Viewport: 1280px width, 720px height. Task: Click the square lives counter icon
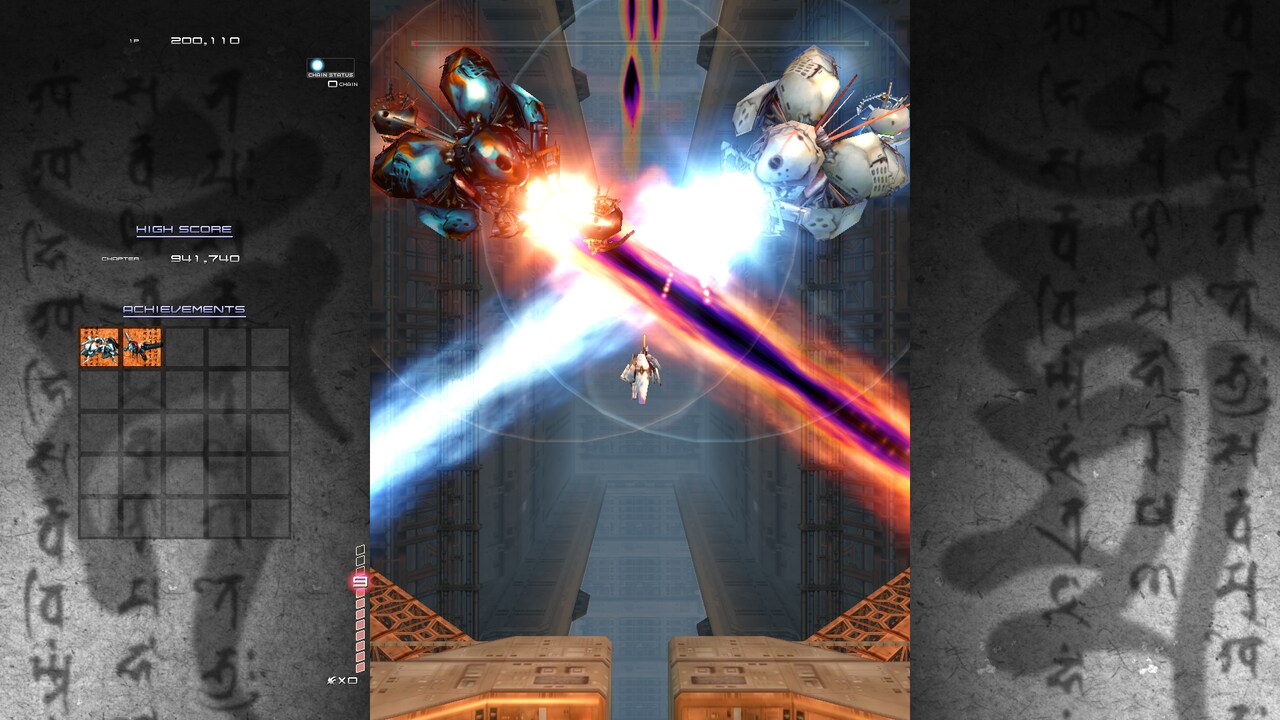(352, 680)
